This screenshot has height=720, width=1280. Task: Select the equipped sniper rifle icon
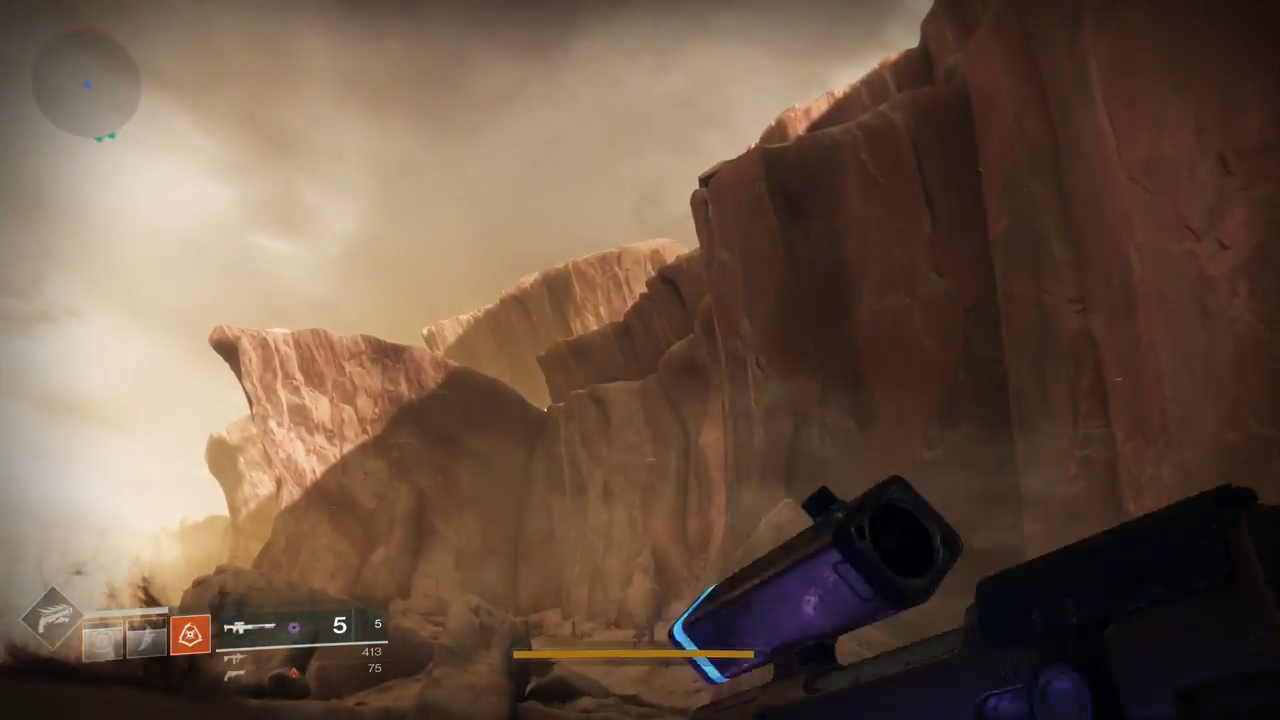249,628
